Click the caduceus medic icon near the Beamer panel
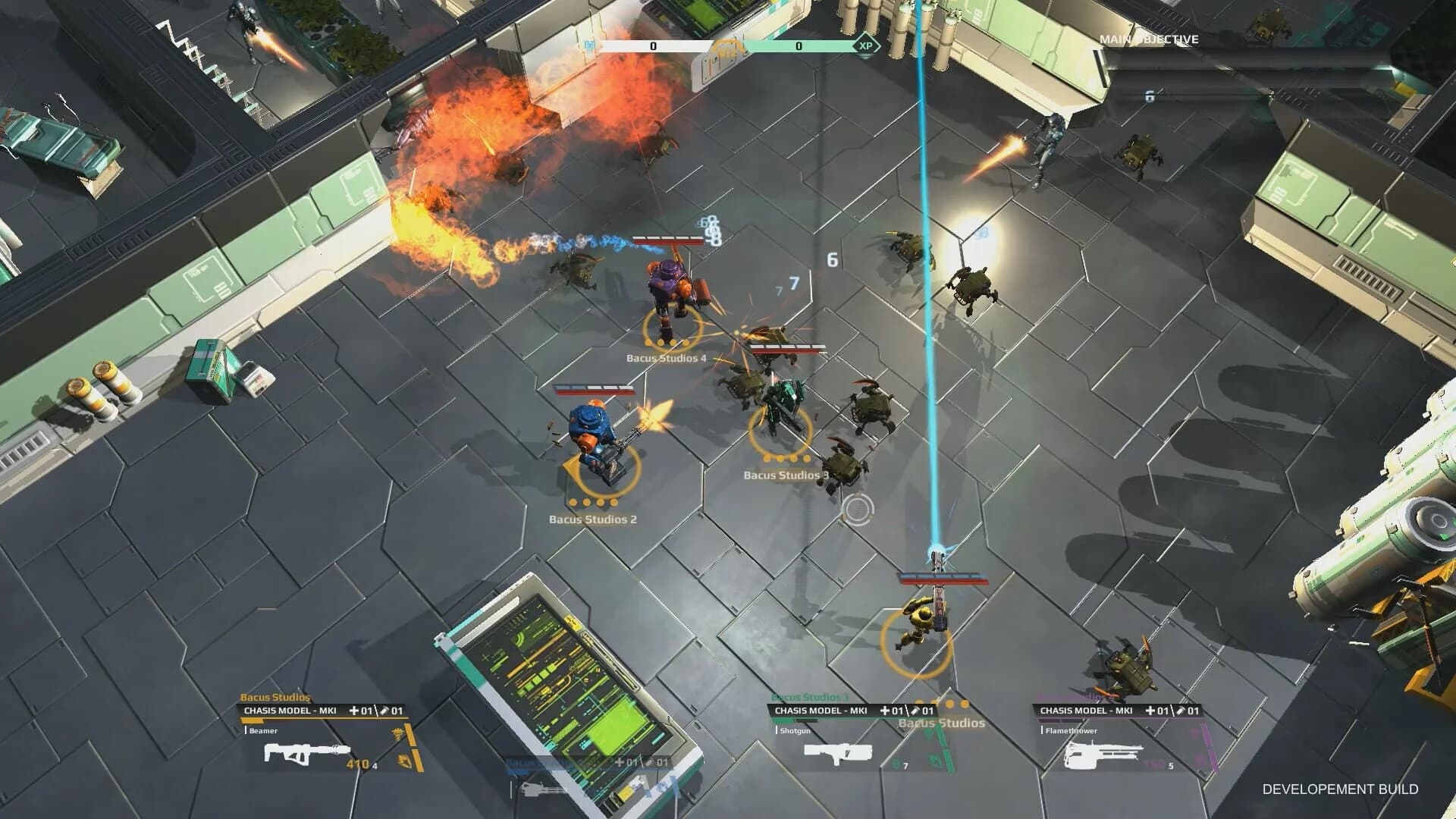Image resolution: width=1456 pixels, height=819 pixels. point(398,734)
